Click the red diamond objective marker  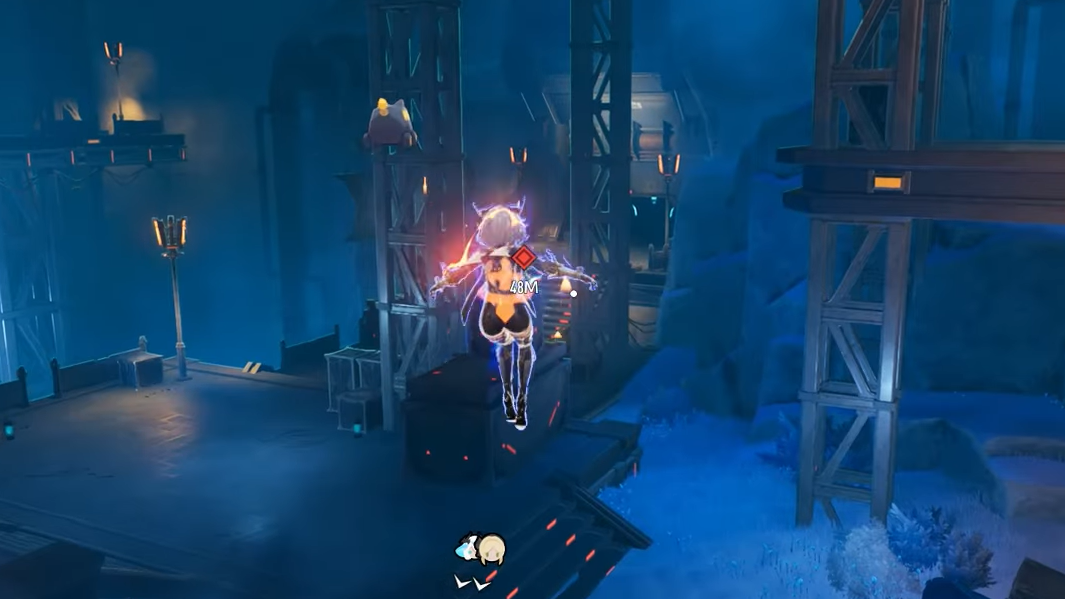(523, 258)
